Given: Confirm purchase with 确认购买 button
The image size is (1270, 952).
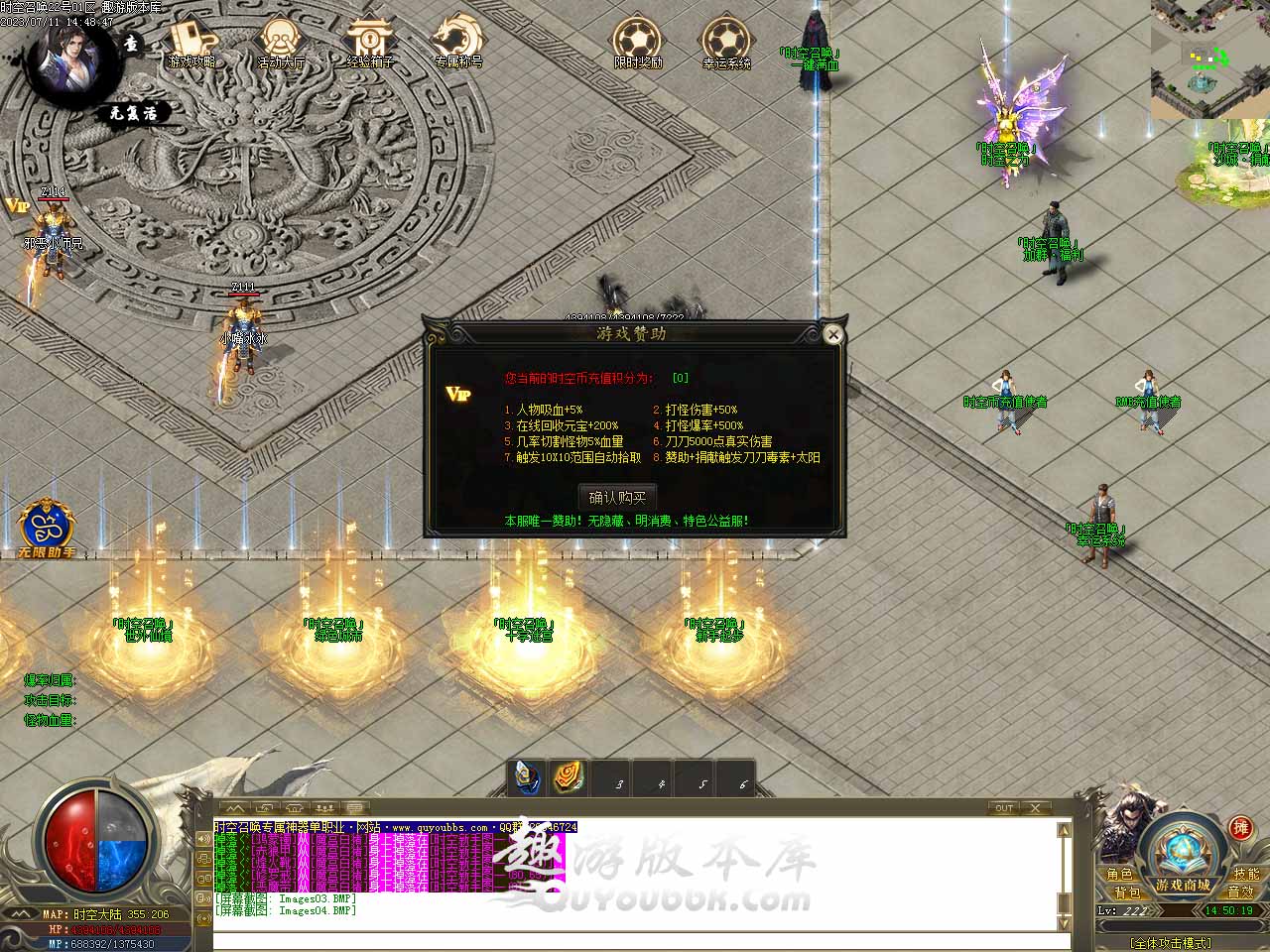Looking at the screenshot, I should [x=617, y=497].
